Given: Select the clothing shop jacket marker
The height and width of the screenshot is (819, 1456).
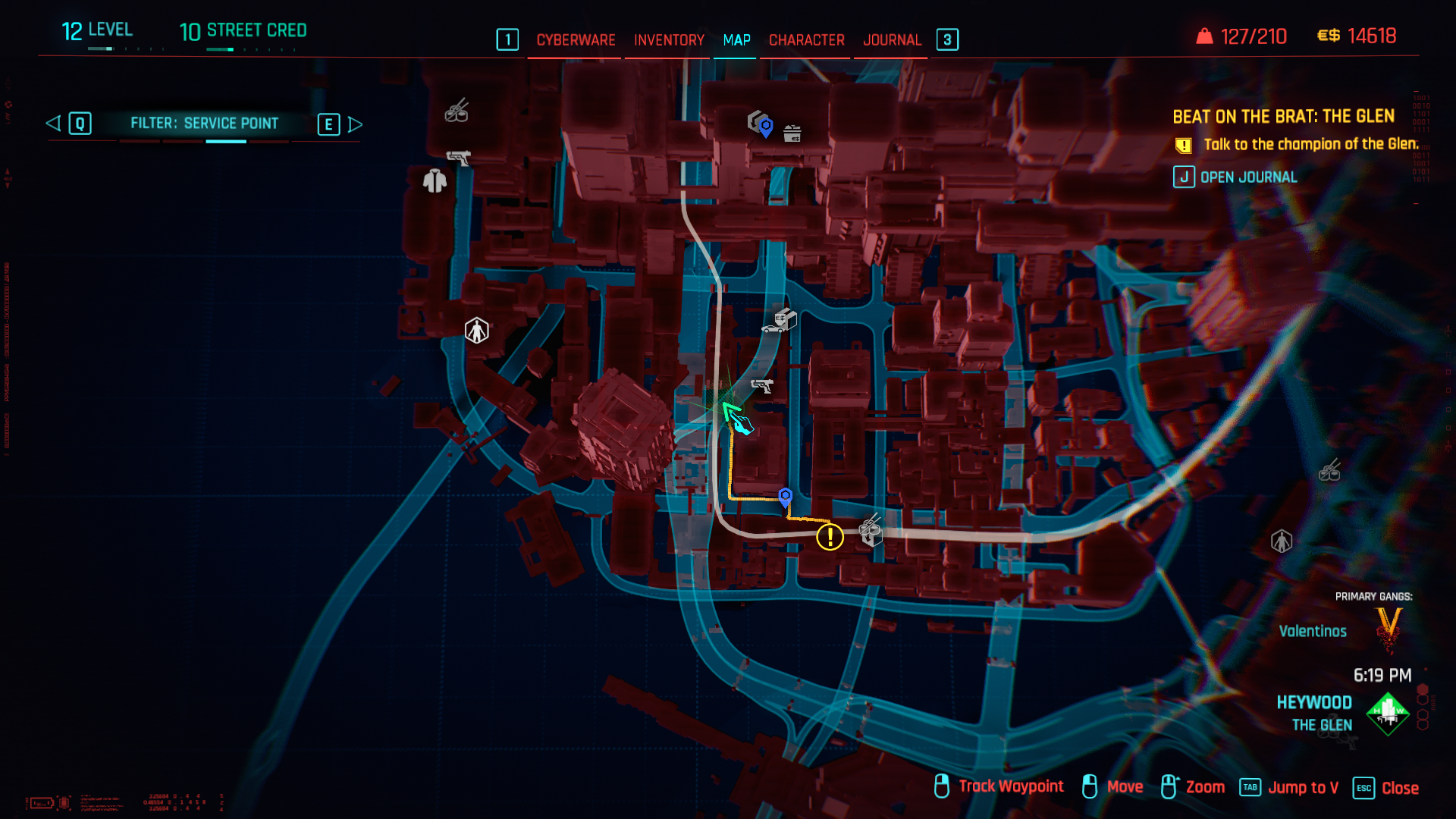Looking at the screenshot, I should click(x=435, y=181).
